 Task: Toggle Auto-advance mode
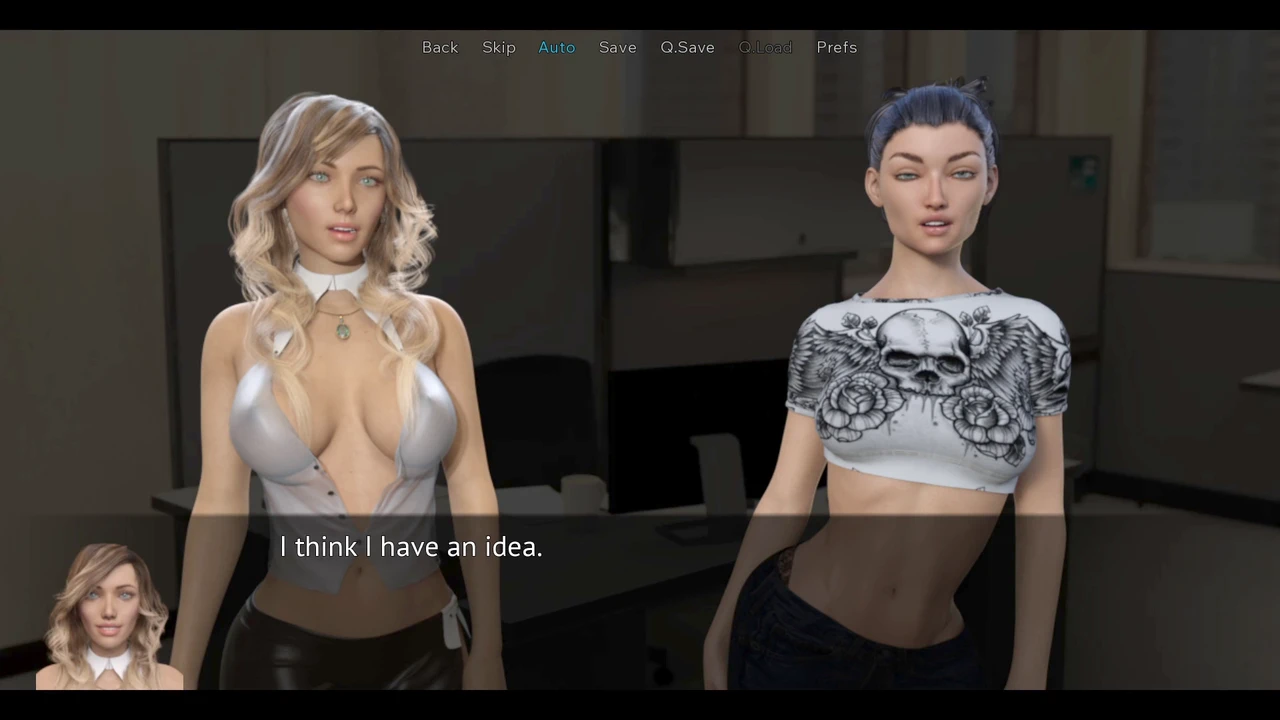(x=557, y=47)
